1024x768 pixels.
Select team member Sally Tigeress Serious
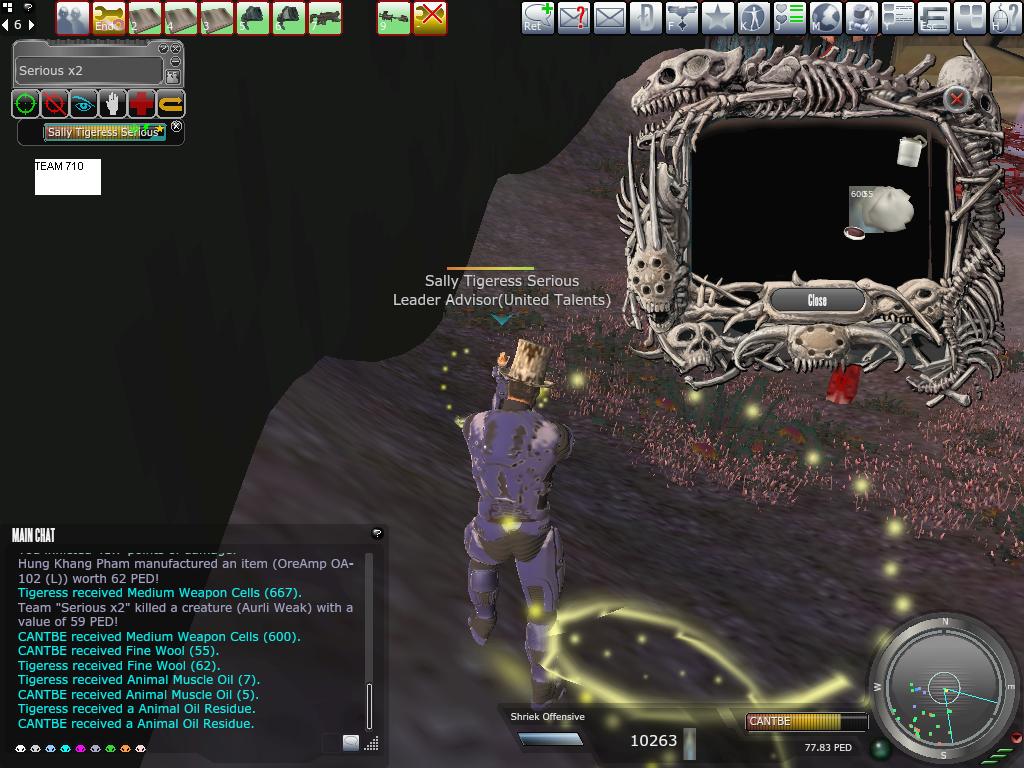(104, 132)
